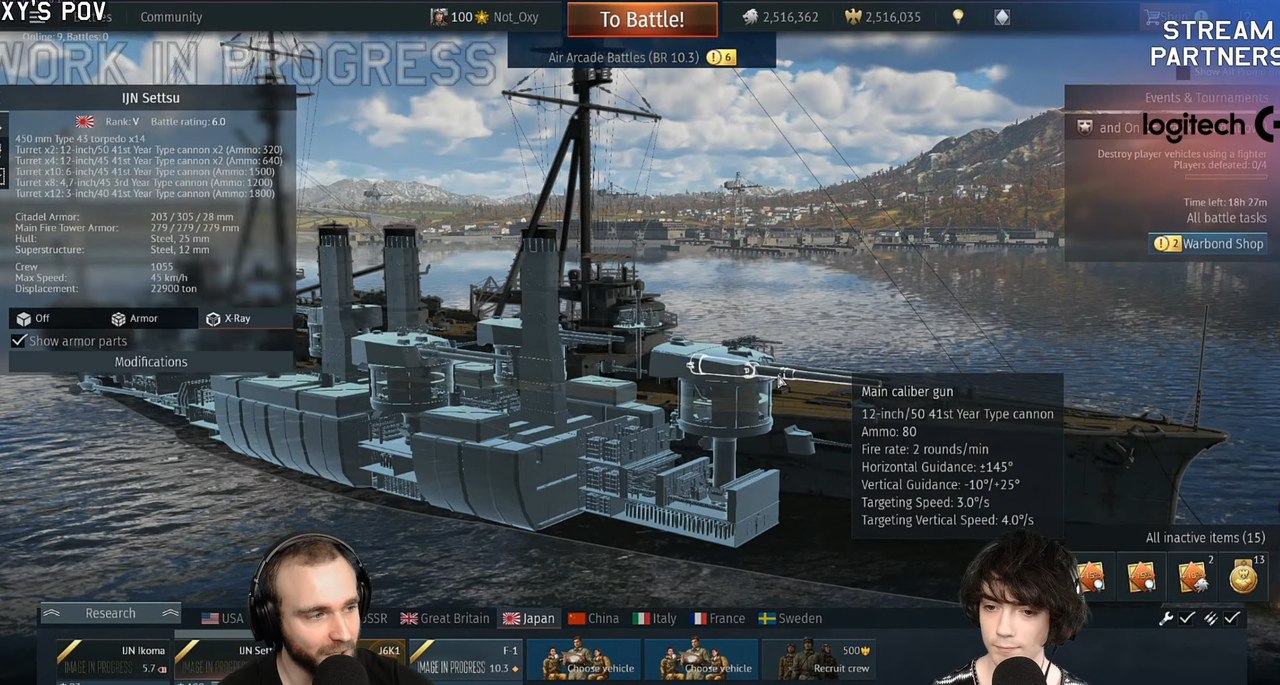Open the Modifications panel

[x=151, y=362]
